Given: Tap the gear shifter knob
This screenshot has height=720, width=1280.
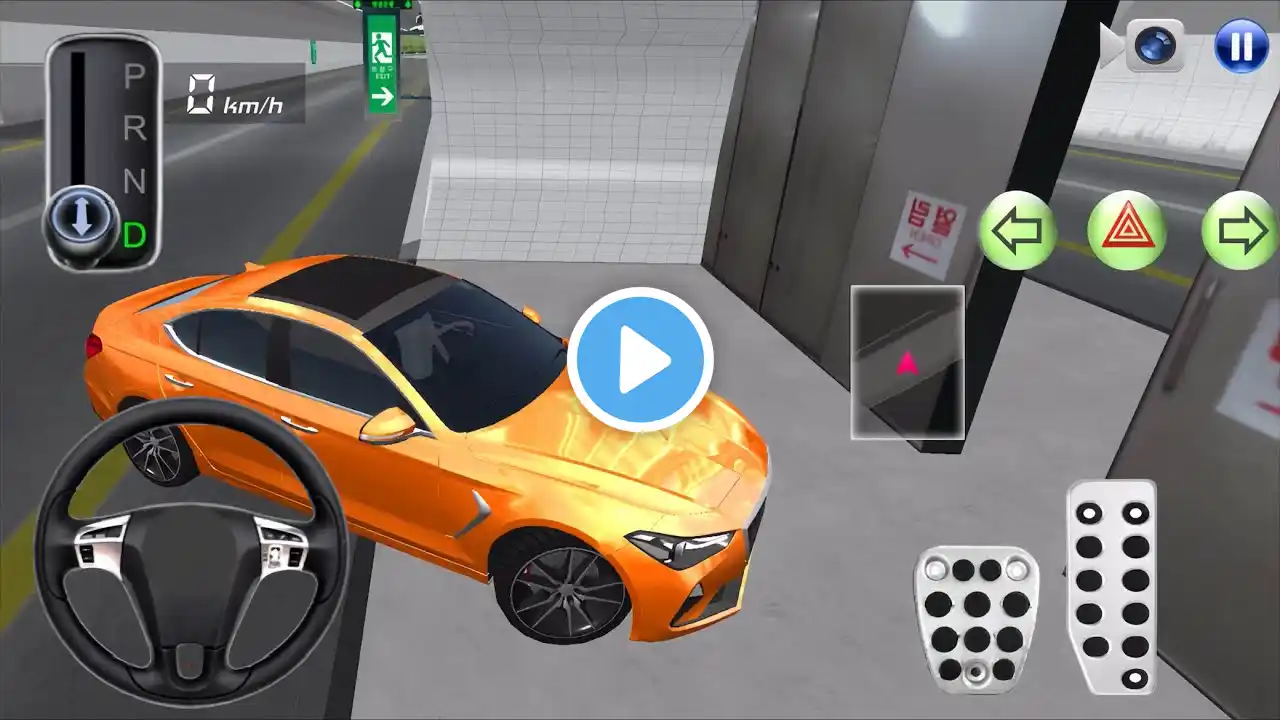Looking at the screenshot, I should pos(81,218).
